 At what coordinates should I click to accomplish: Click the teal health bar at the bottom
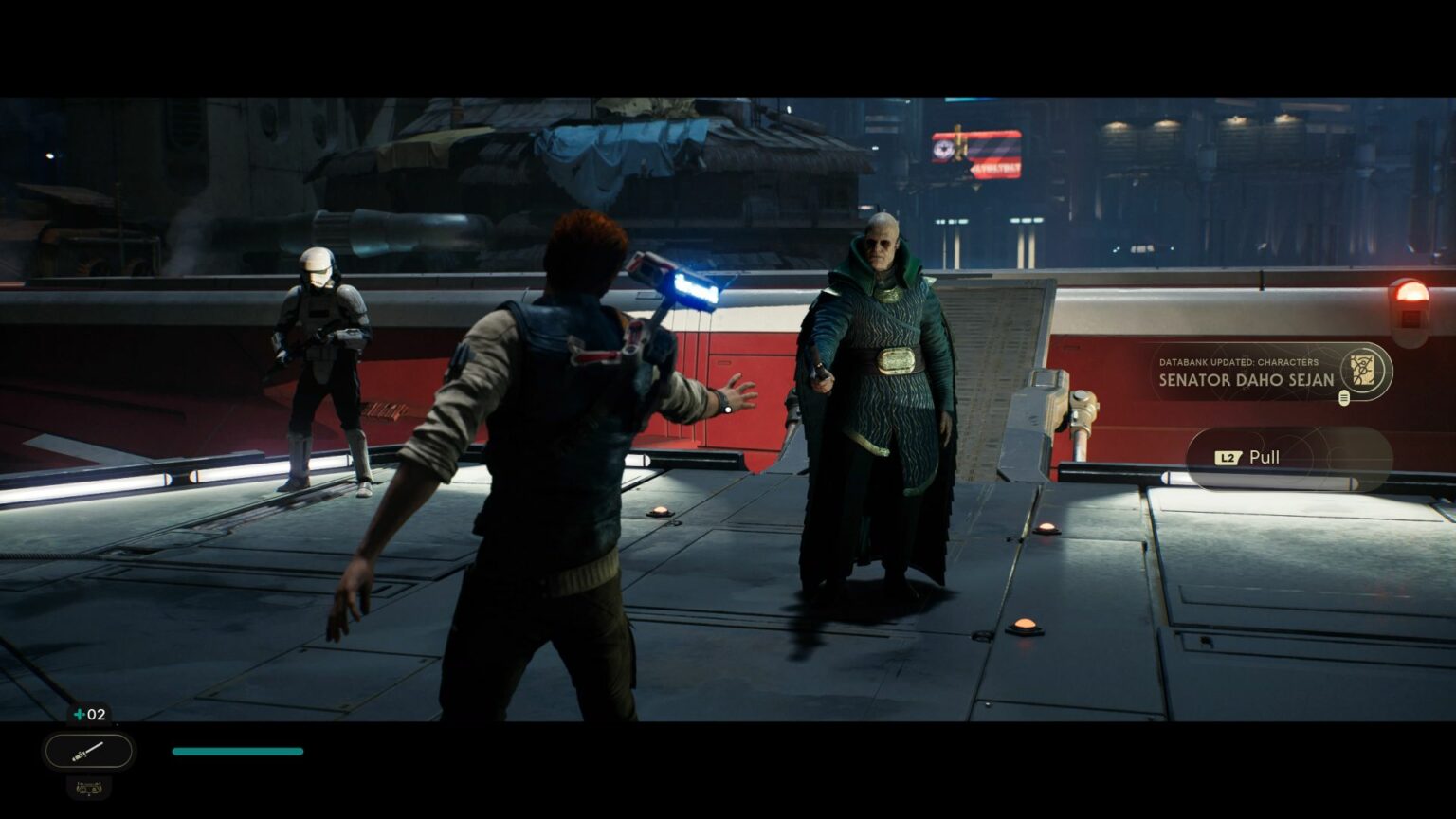pyautogui.click(x=237, y=751)
